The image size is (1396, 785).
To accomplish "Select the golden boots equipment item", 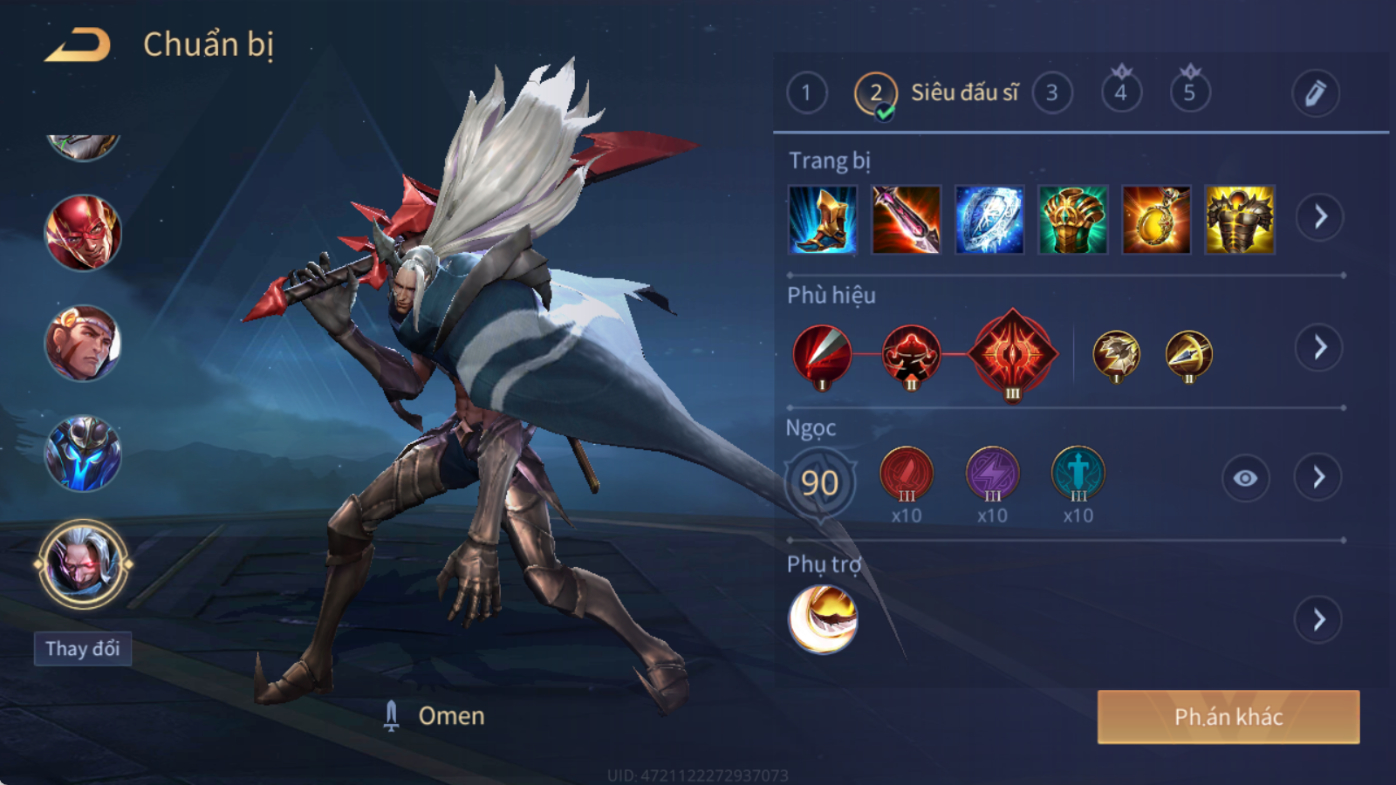I will (x=822, y=219).
